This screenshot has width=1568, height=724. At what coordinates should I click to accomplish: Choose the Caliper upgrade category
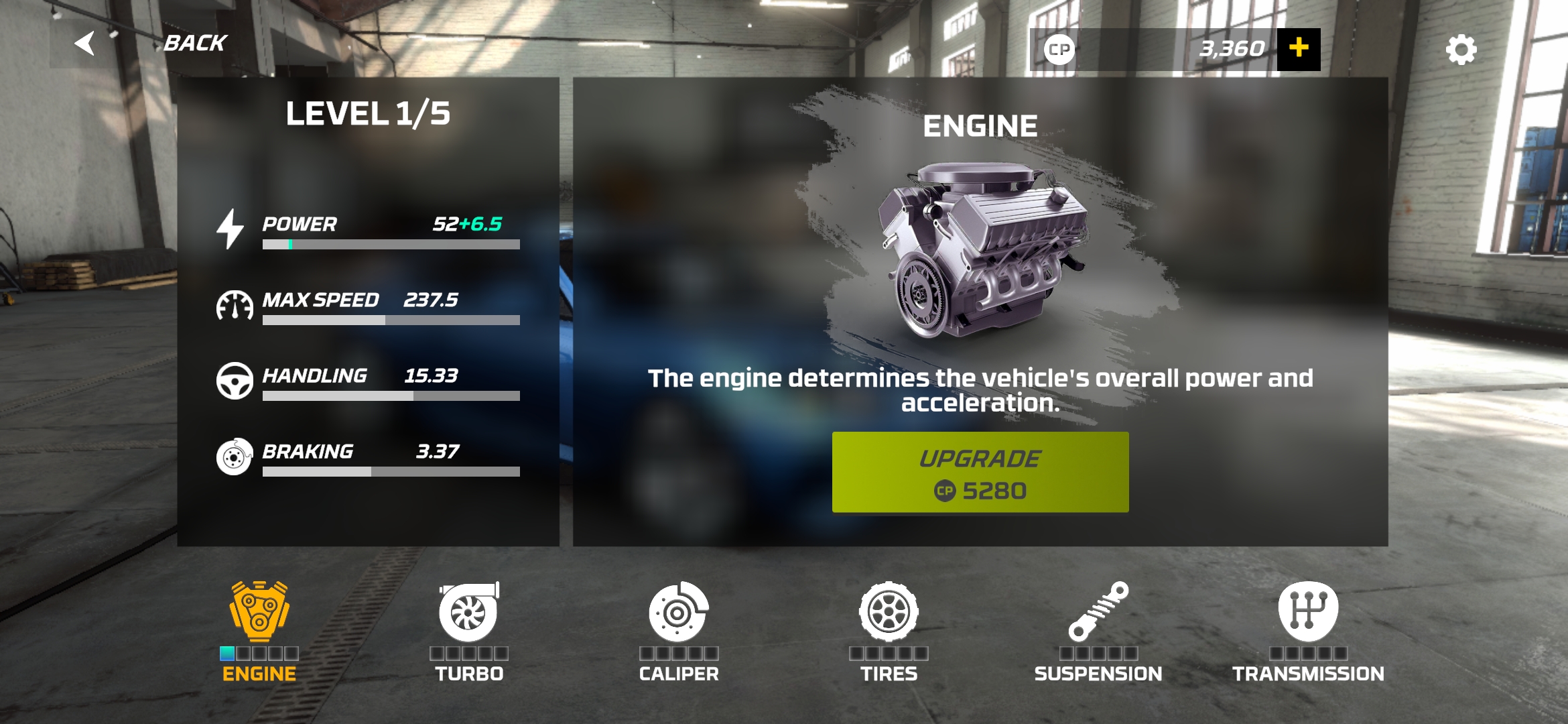click(x=678, y=630)
